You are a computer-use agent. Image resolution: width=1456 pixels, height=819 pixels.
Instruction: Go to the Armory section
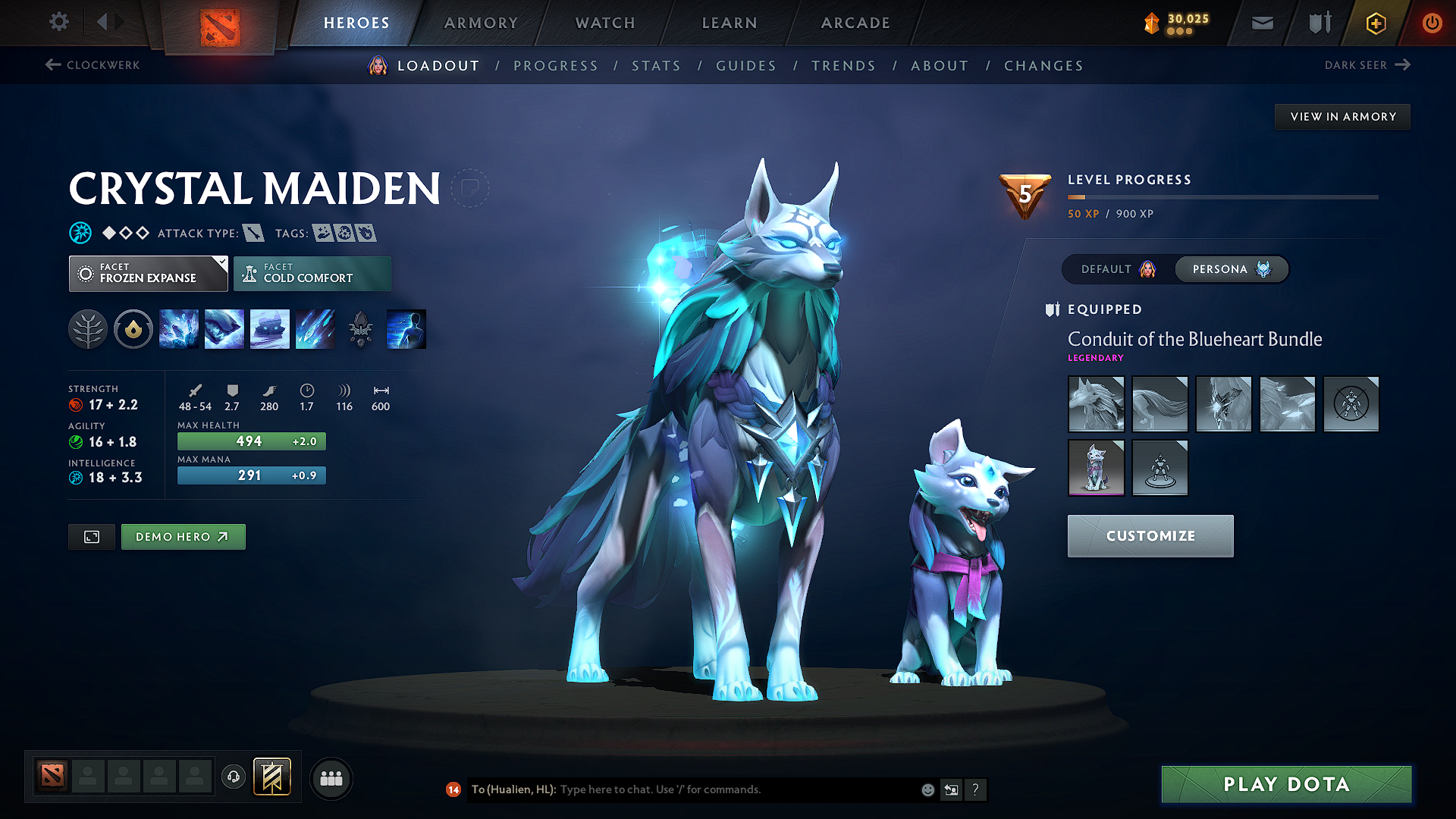pos(481,23)
